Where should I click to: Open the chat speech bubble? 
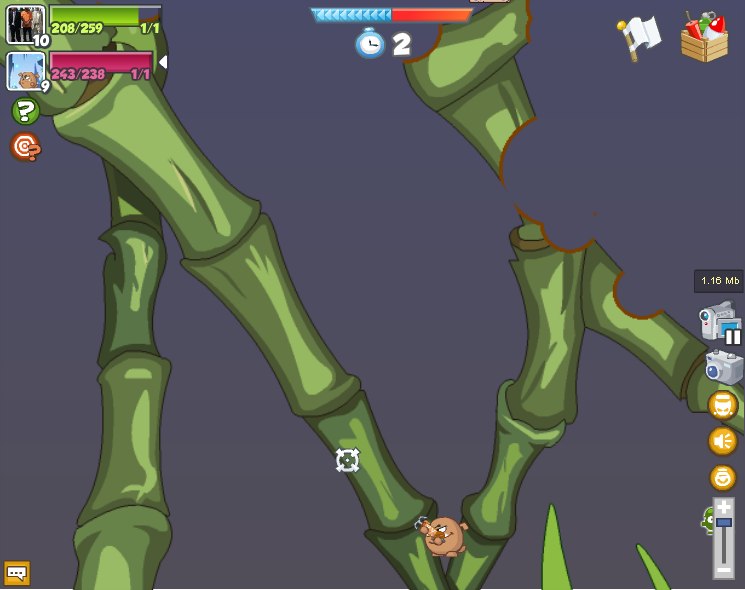click(x=17, y=573)
